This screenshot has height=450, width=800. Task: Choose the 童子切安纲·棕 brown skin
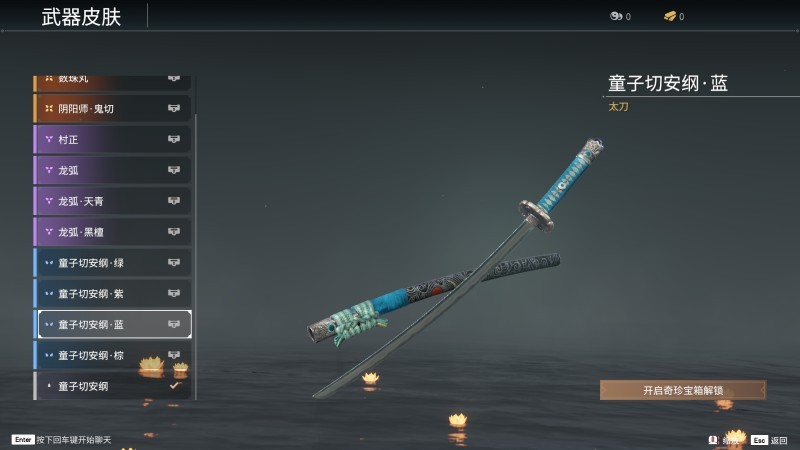[x=112, y=355]
